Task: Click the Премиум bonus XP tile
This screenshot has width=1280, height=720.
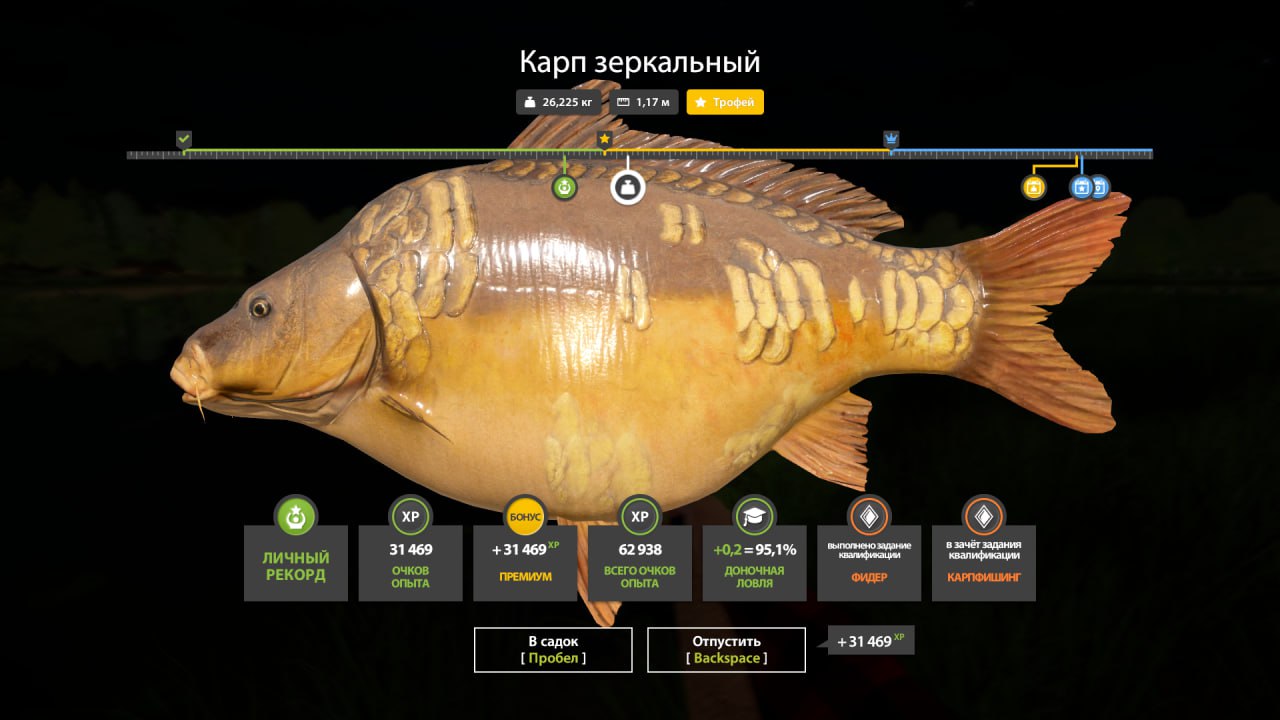Action: coord(525,563)
